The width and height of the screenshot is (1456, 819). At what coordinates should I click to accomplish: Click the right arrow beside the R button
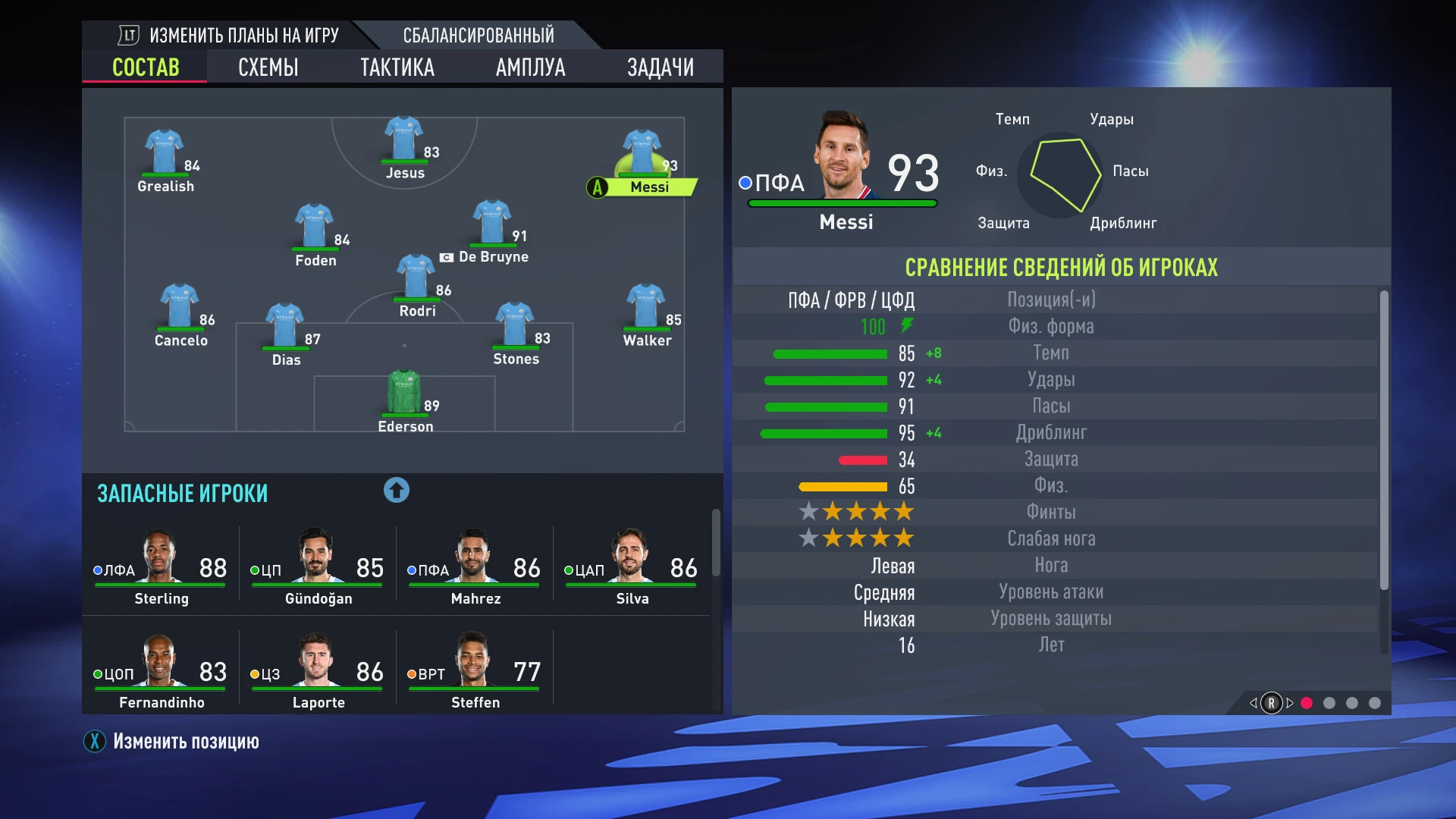click(1290, 704)
